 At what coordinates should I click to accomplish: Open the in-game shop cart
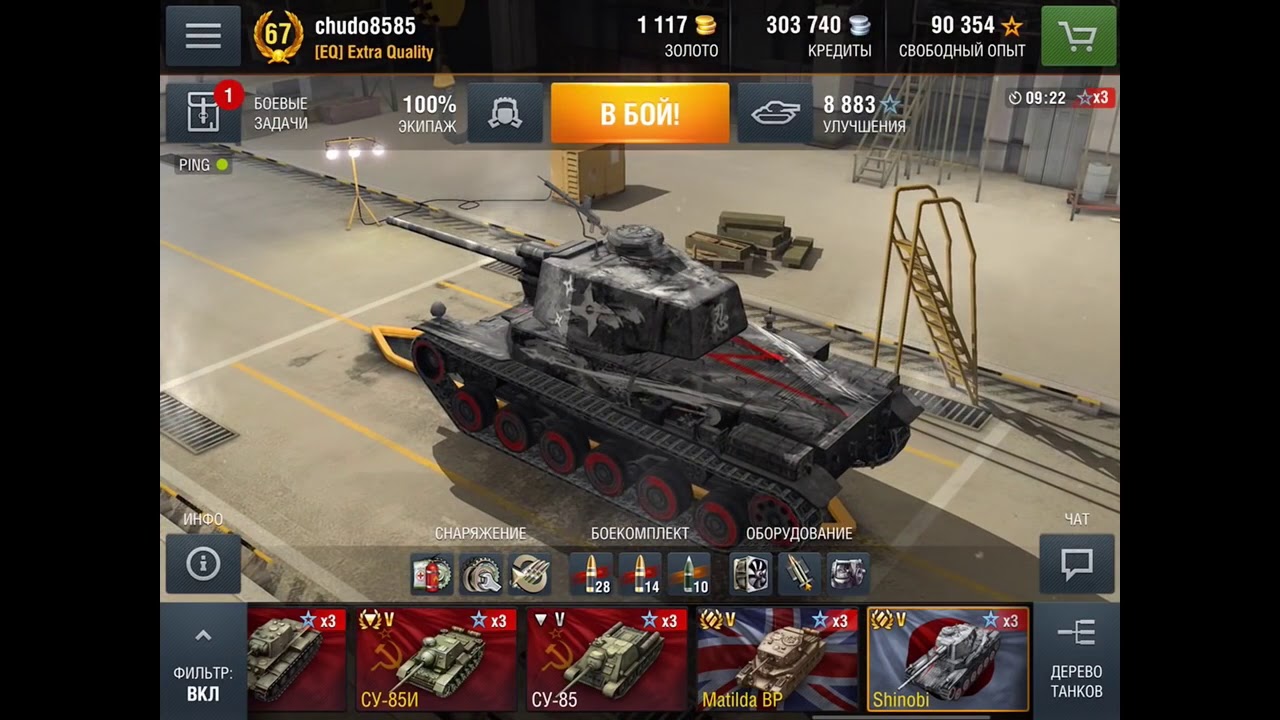click(1078, 36)
